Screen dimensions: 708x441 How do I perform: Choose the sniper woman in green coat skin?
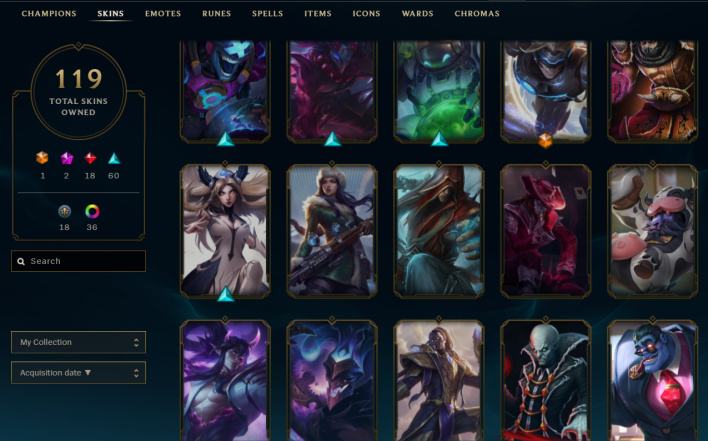click(332, 232)
